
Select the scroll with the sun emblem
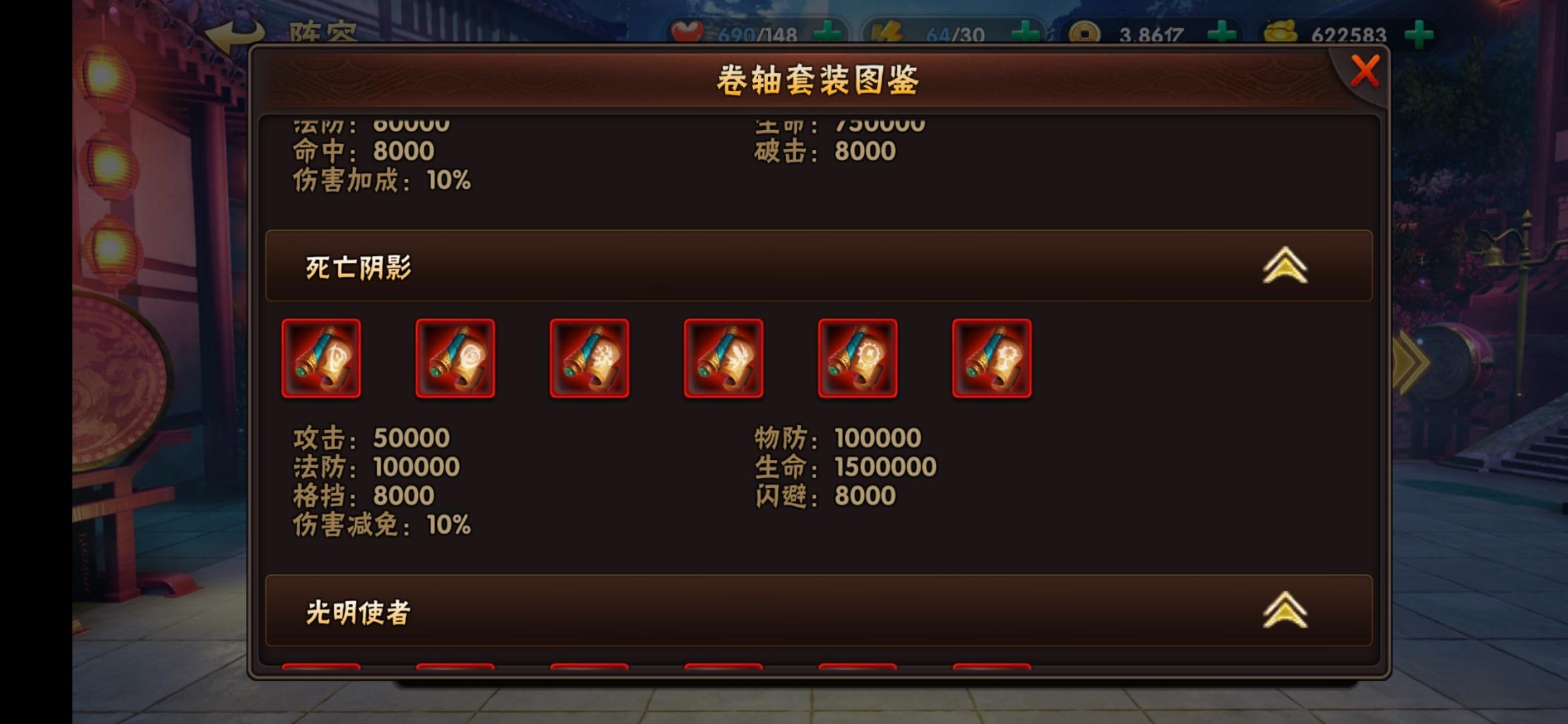(858, 359)
